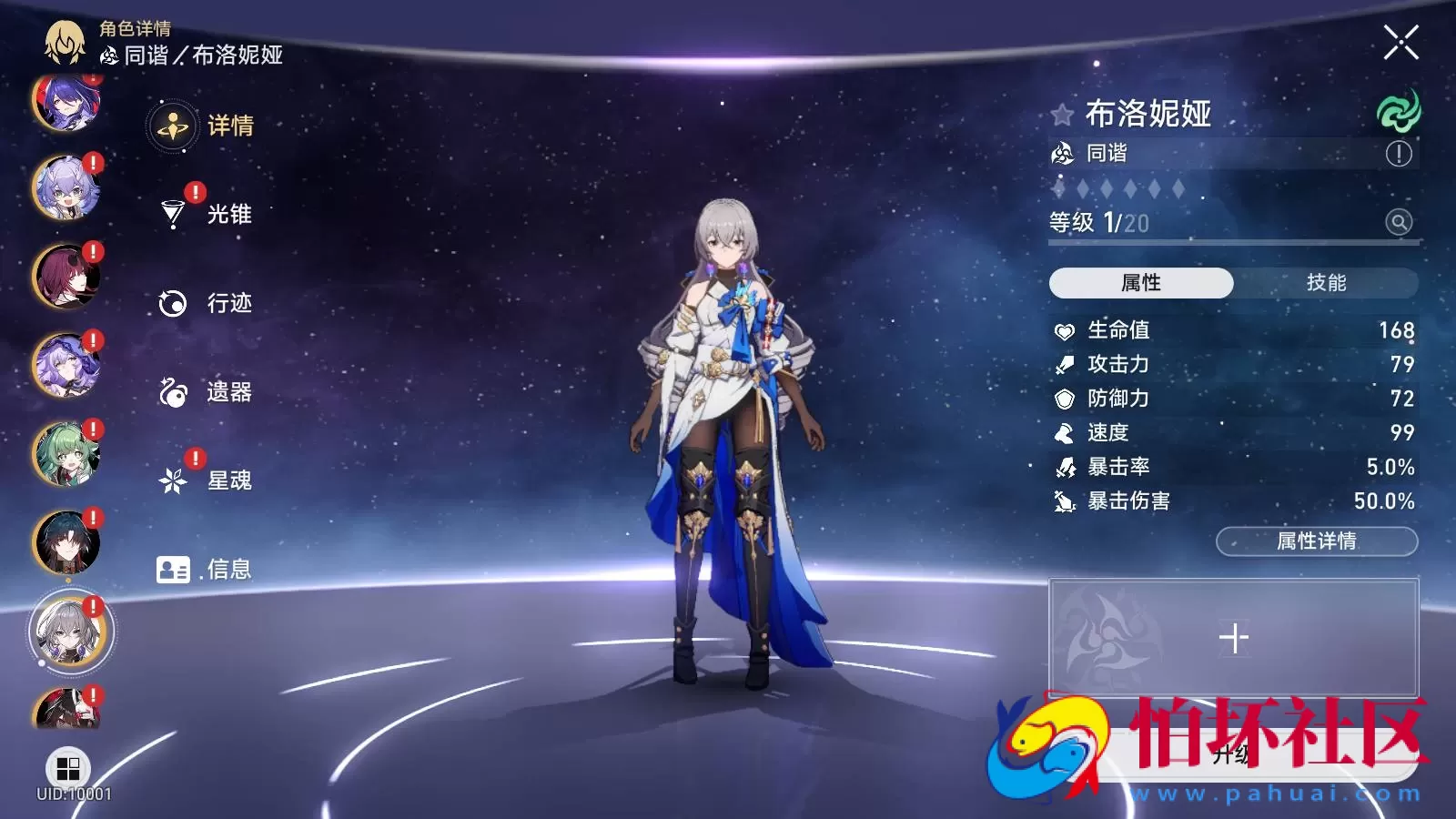Switch to the 属性 tab
The image size is (1456, 819).
tap(1142, 283)
